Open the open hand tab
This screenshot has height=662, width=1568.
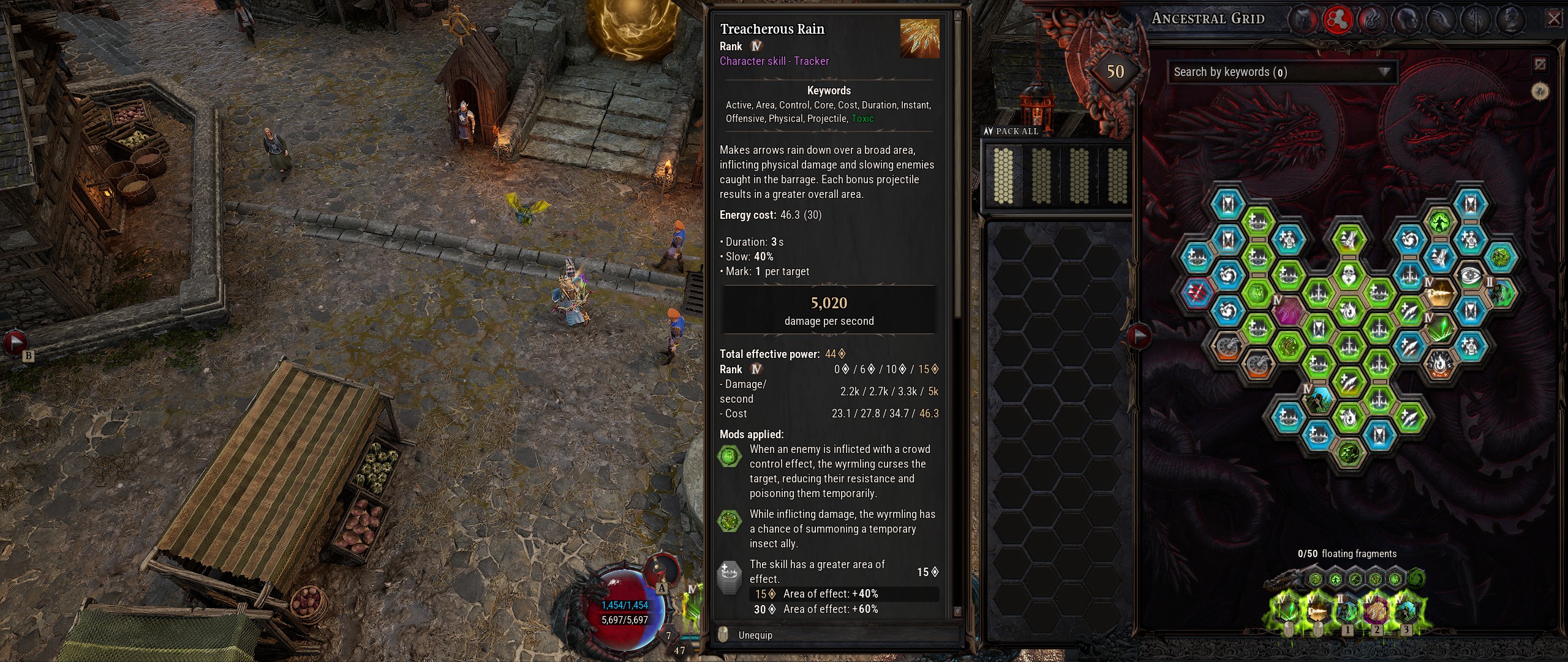point(1439,20)
